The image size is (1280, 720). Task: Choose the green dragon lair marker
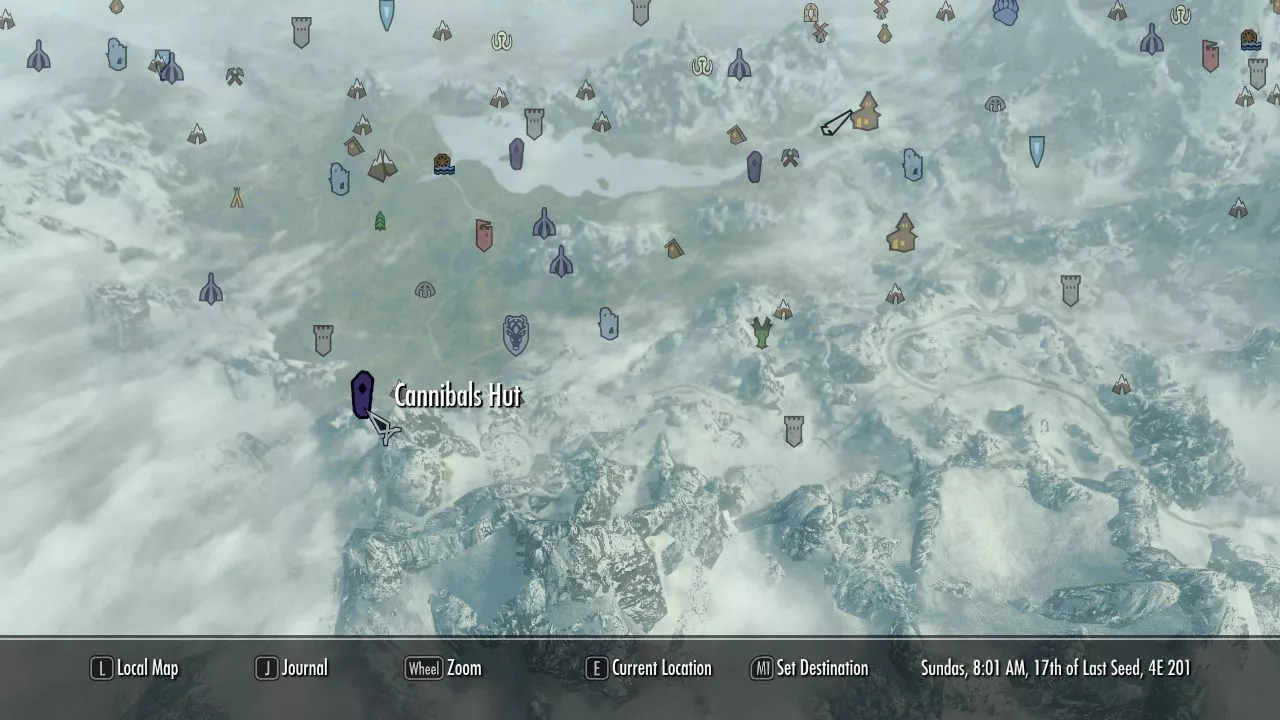[x=762, y=332]
